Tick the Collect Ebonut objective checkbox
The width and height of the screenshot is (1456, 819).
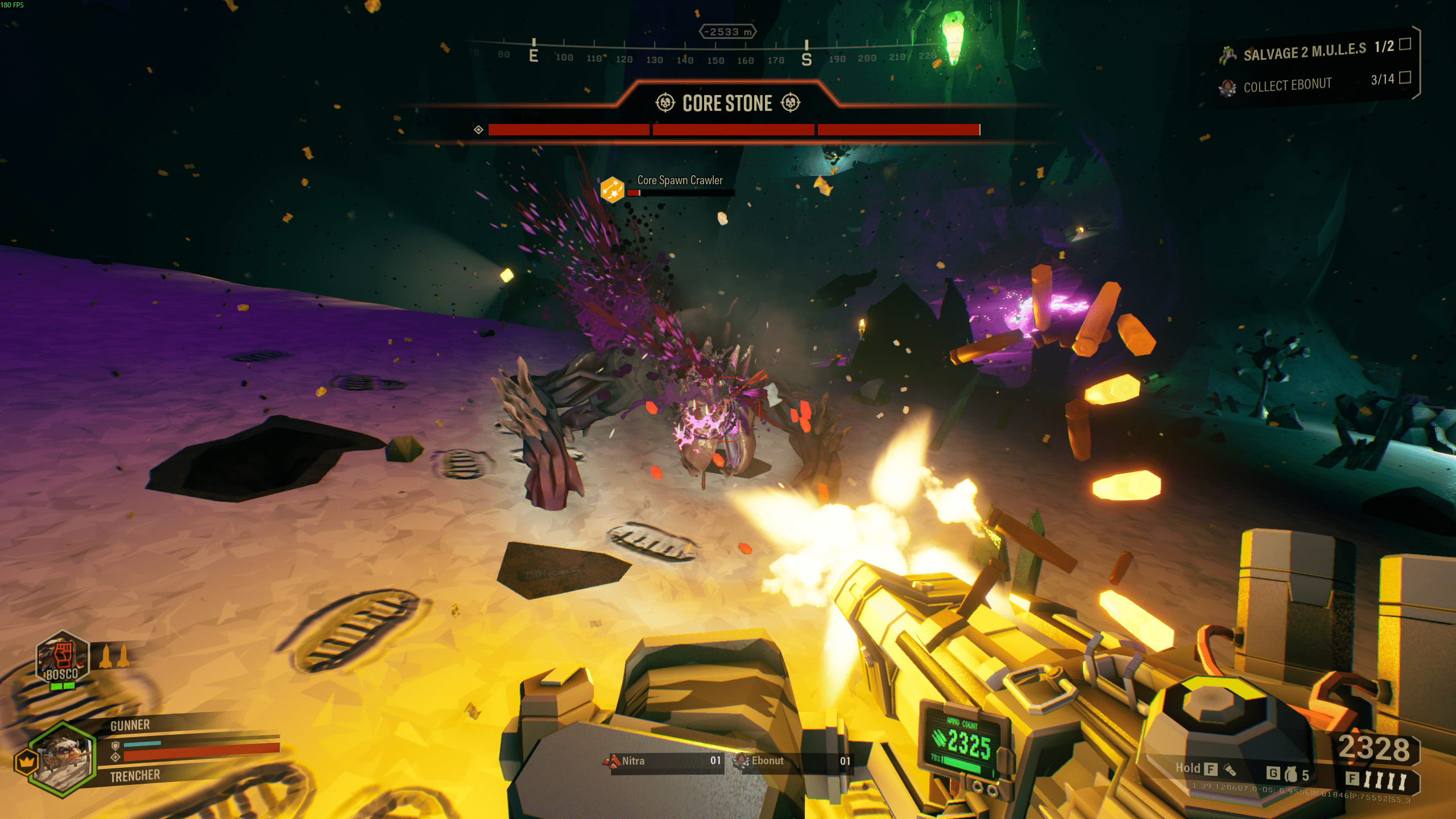pyautogui.click(x=1405, y=77)
